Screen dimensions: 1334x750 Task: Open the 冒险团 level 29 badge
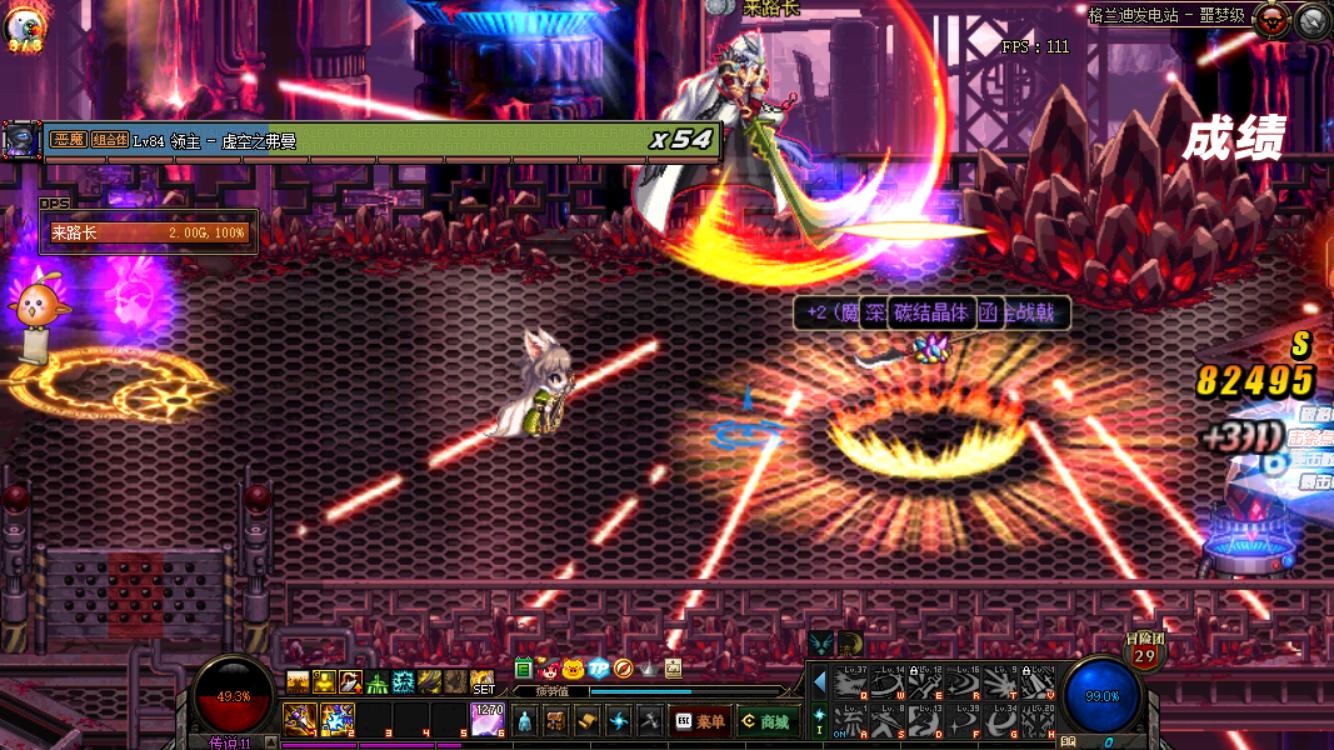point(1145,653)
